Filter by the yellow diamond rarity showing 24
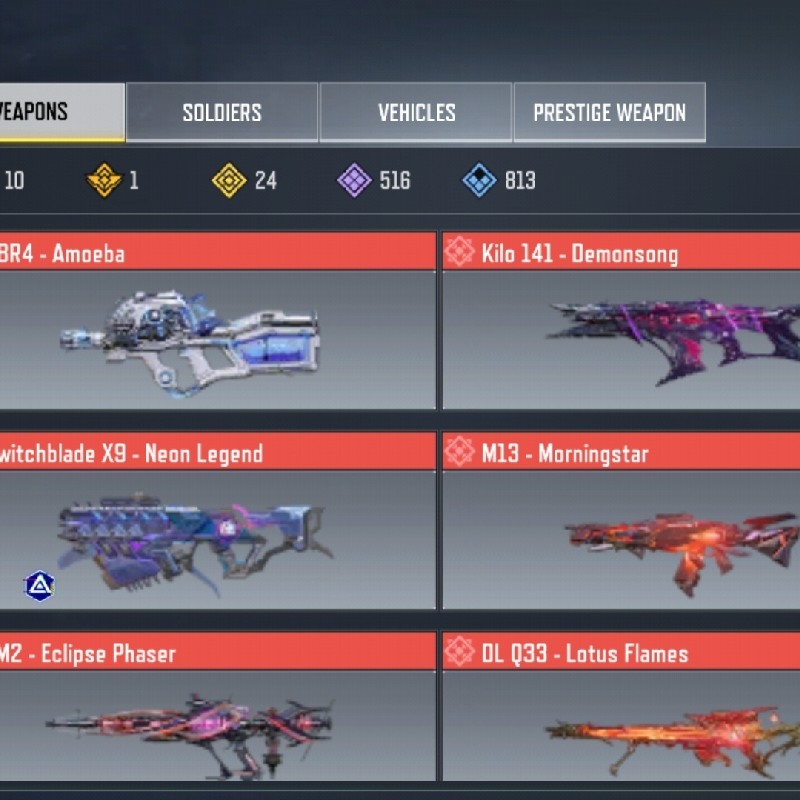Viewport: 800px width, 800px height. pos(230,181)
